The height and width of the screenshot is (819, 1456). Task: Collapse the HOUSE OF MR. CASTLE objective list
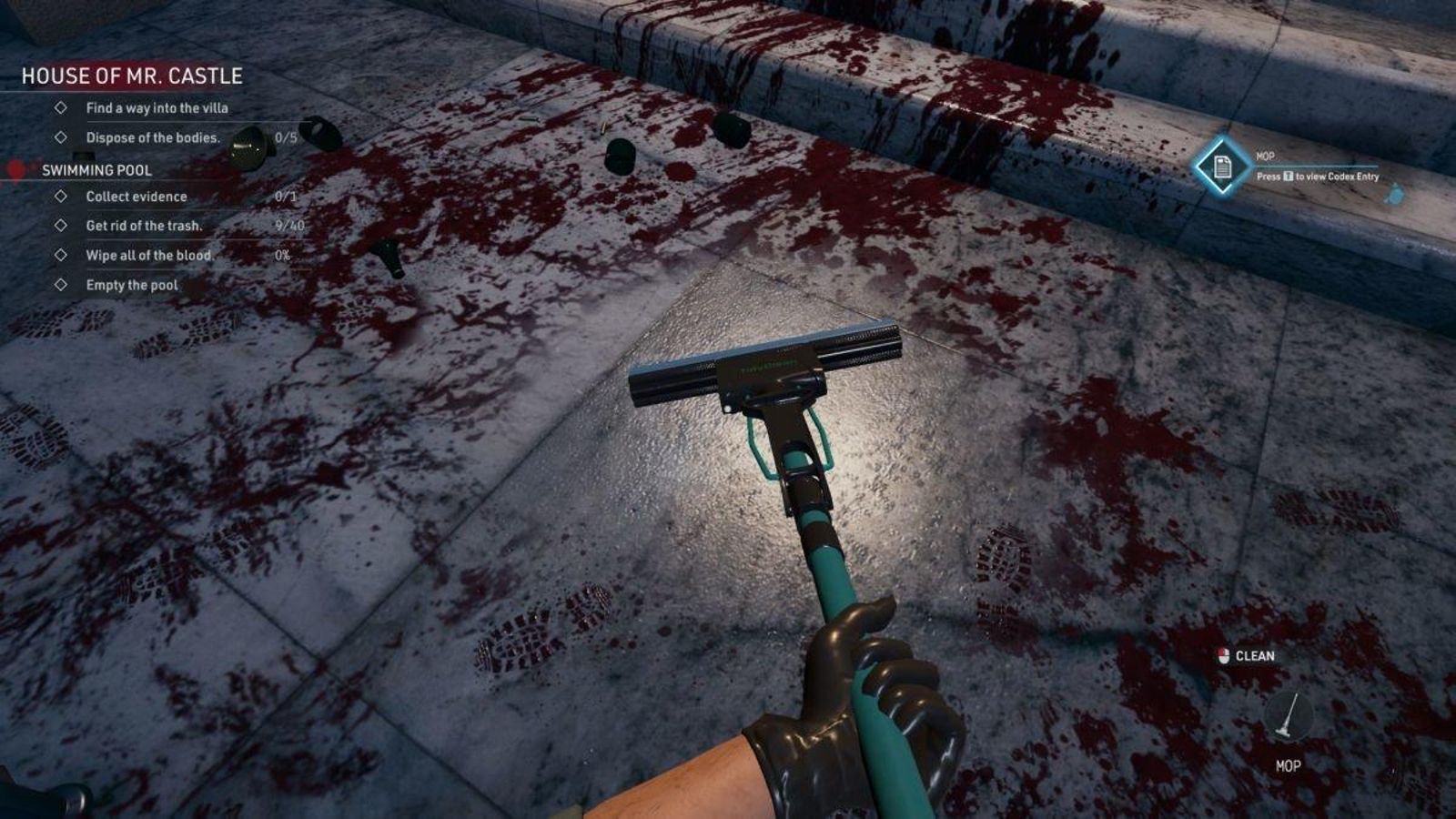130,76
